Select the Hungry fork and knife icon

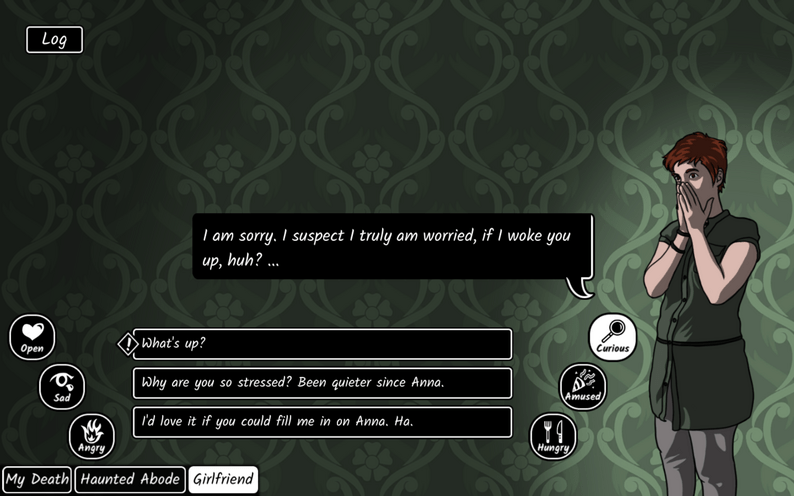tap(553, 436)
